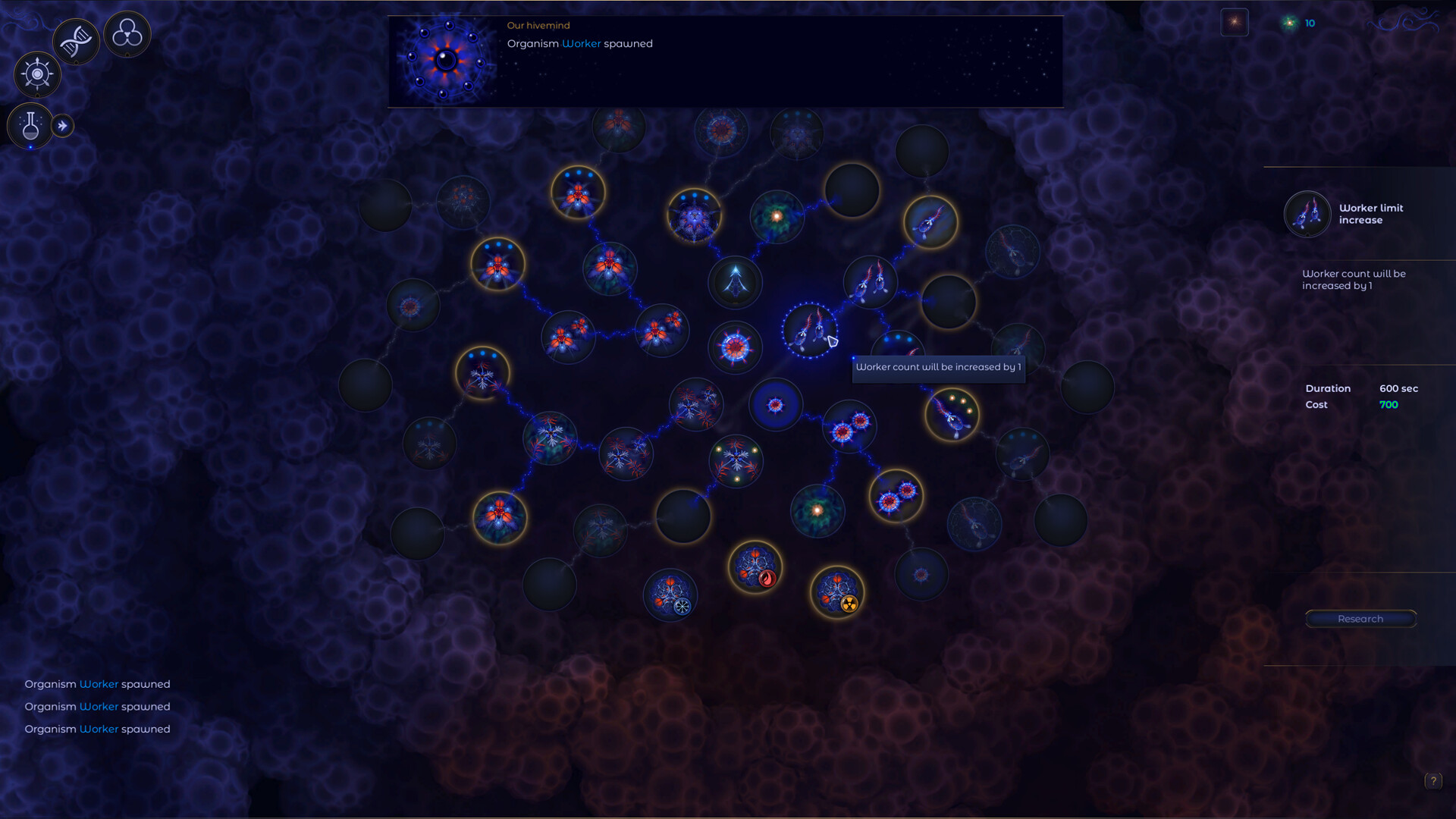Expand the tri-circle menu notch
Screen dimensions: 1456x819
pyautogui.click(x=127, y=54)
